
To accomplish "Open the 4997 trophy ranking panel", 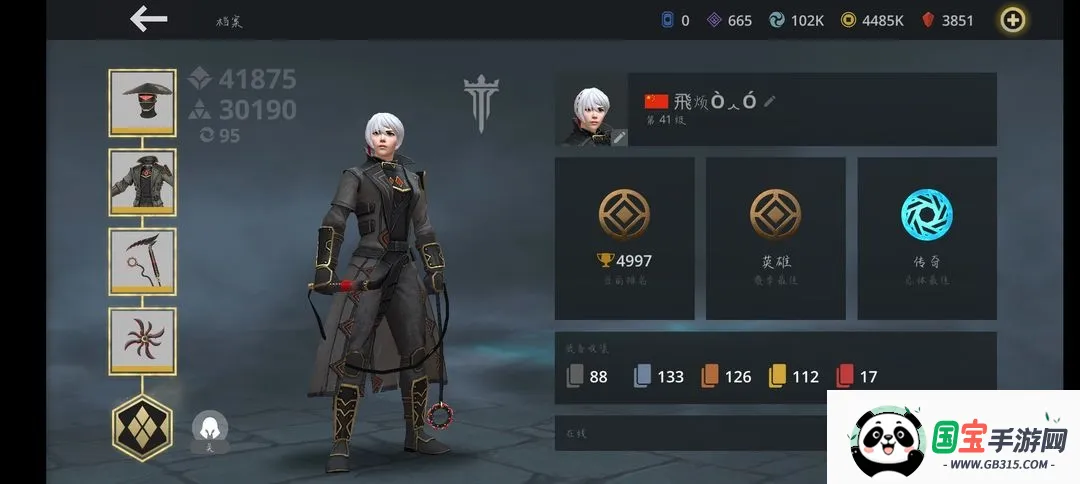I will [x=624, y=238].
